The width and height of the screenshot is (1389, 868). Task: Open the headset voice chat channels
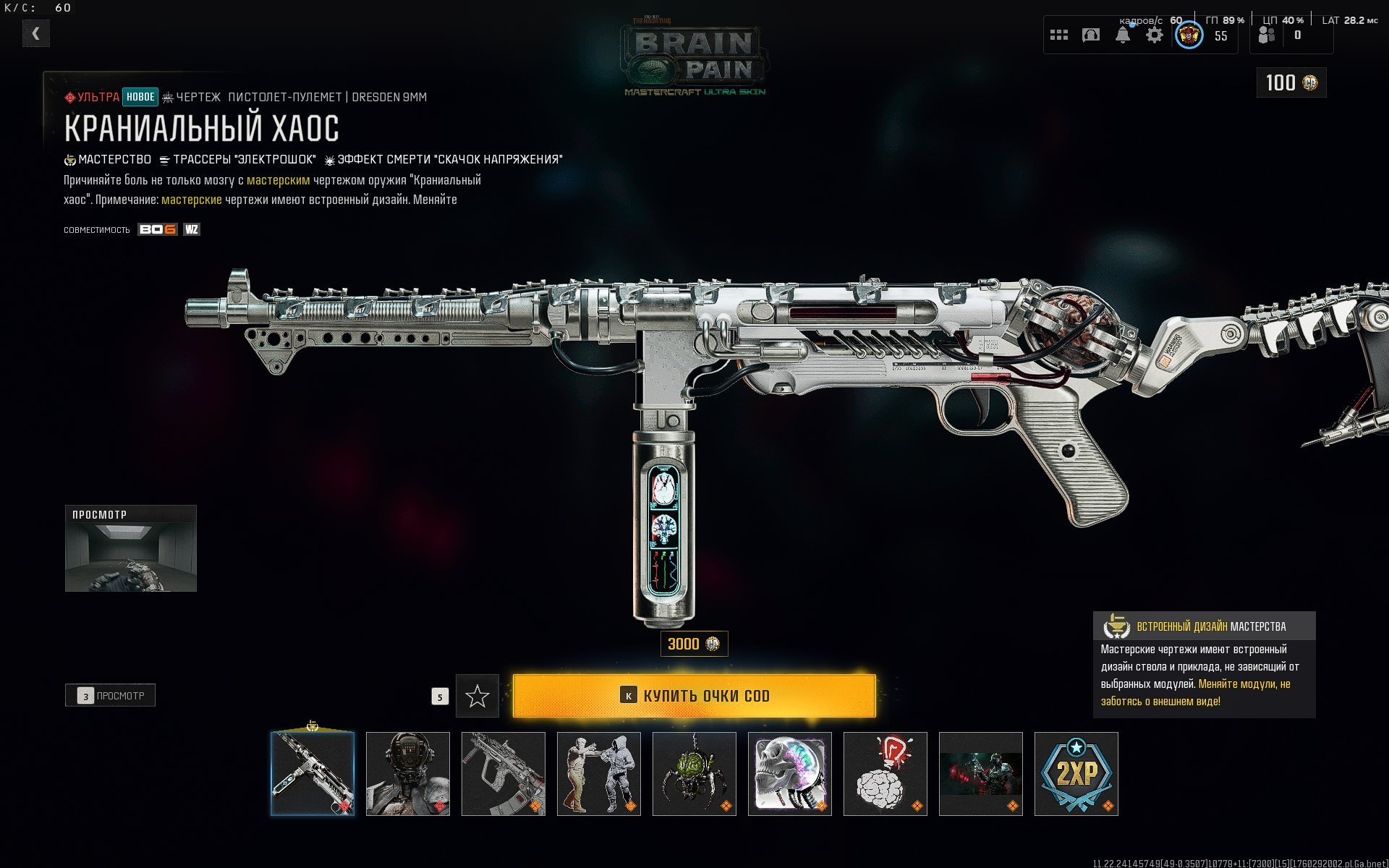coord(1091,35)
